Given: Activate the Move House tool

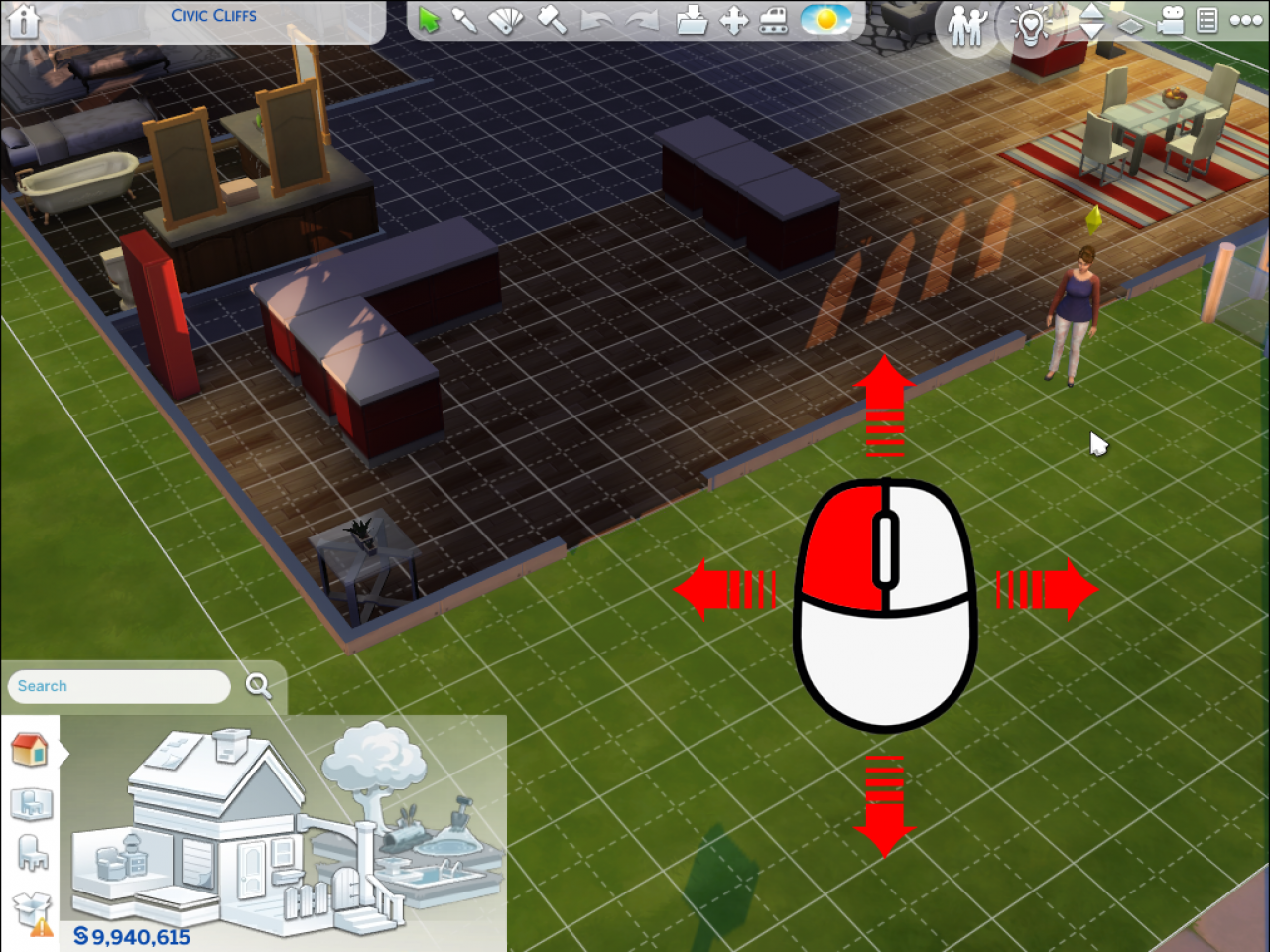Looking at the screenshot, I should click(732, 20).
